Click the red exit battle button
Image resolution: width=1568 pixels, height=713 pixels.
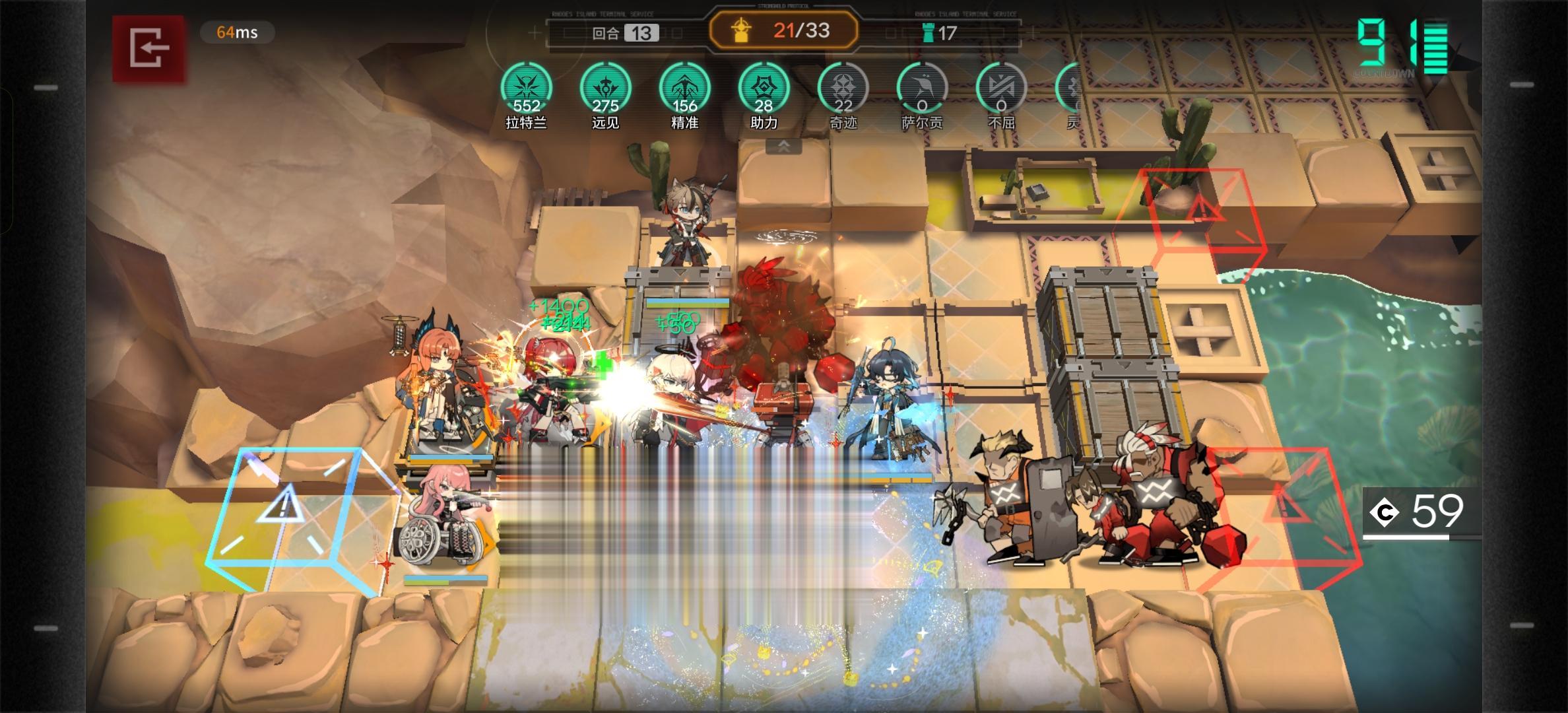pyautogui.click(x=148, y=48)
